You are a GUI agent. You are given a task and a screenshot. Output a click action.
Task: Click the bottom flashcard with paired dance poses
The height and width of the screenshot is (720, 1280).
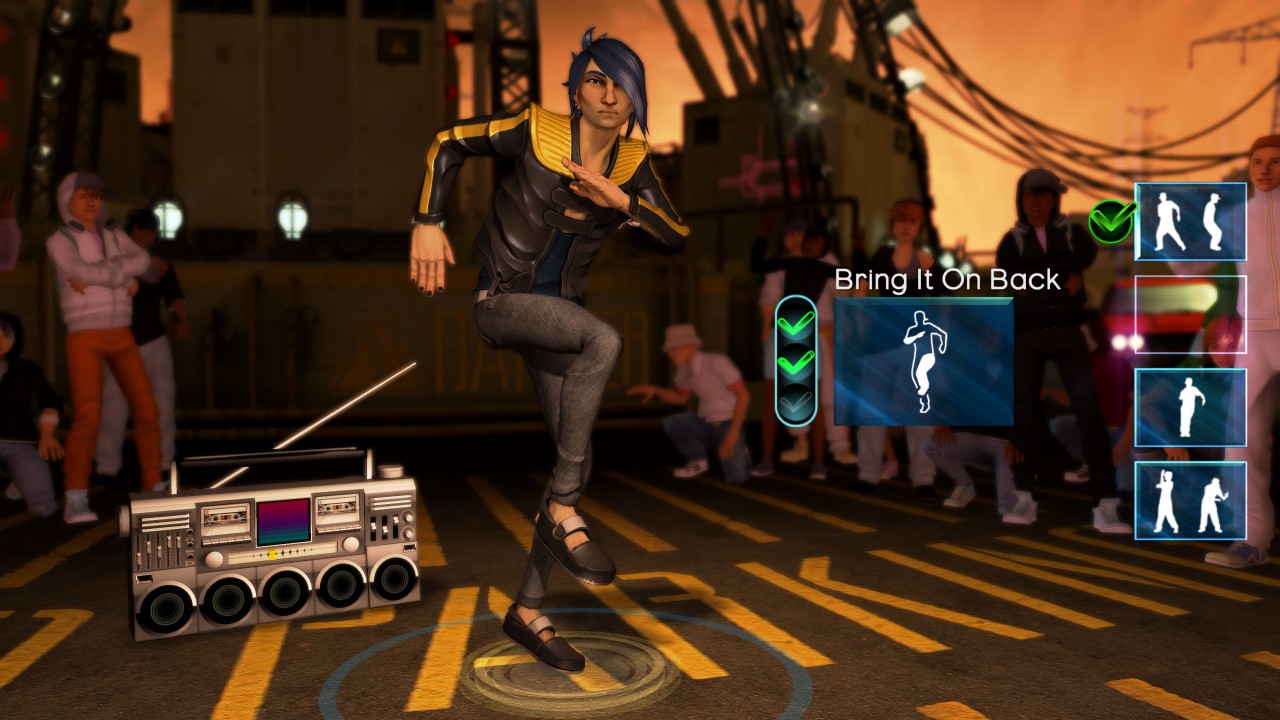coord(1192,502)
